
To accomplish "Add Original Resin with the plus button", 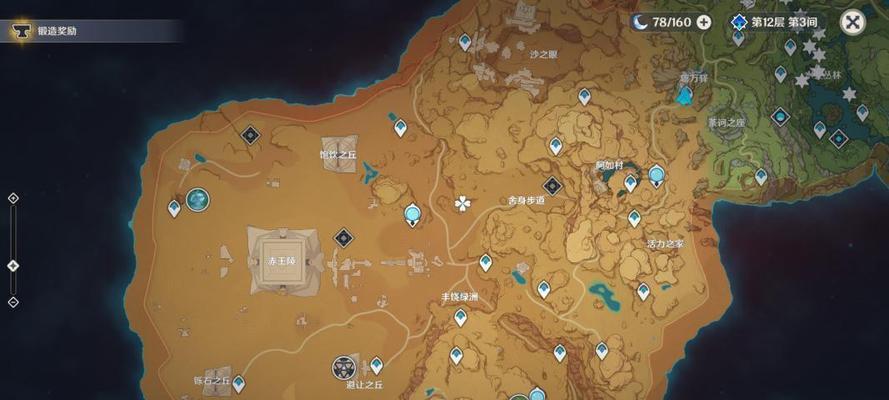I will click(704, 22).
